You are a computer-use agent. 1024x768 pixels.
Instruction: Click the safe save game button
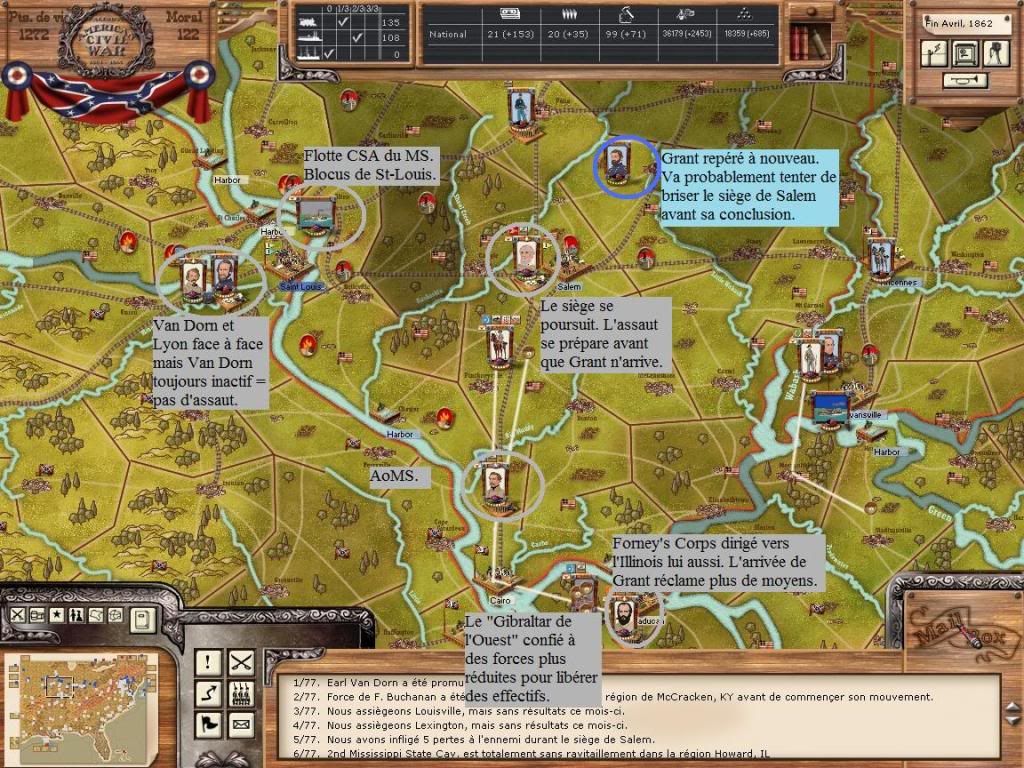[965, 53]
